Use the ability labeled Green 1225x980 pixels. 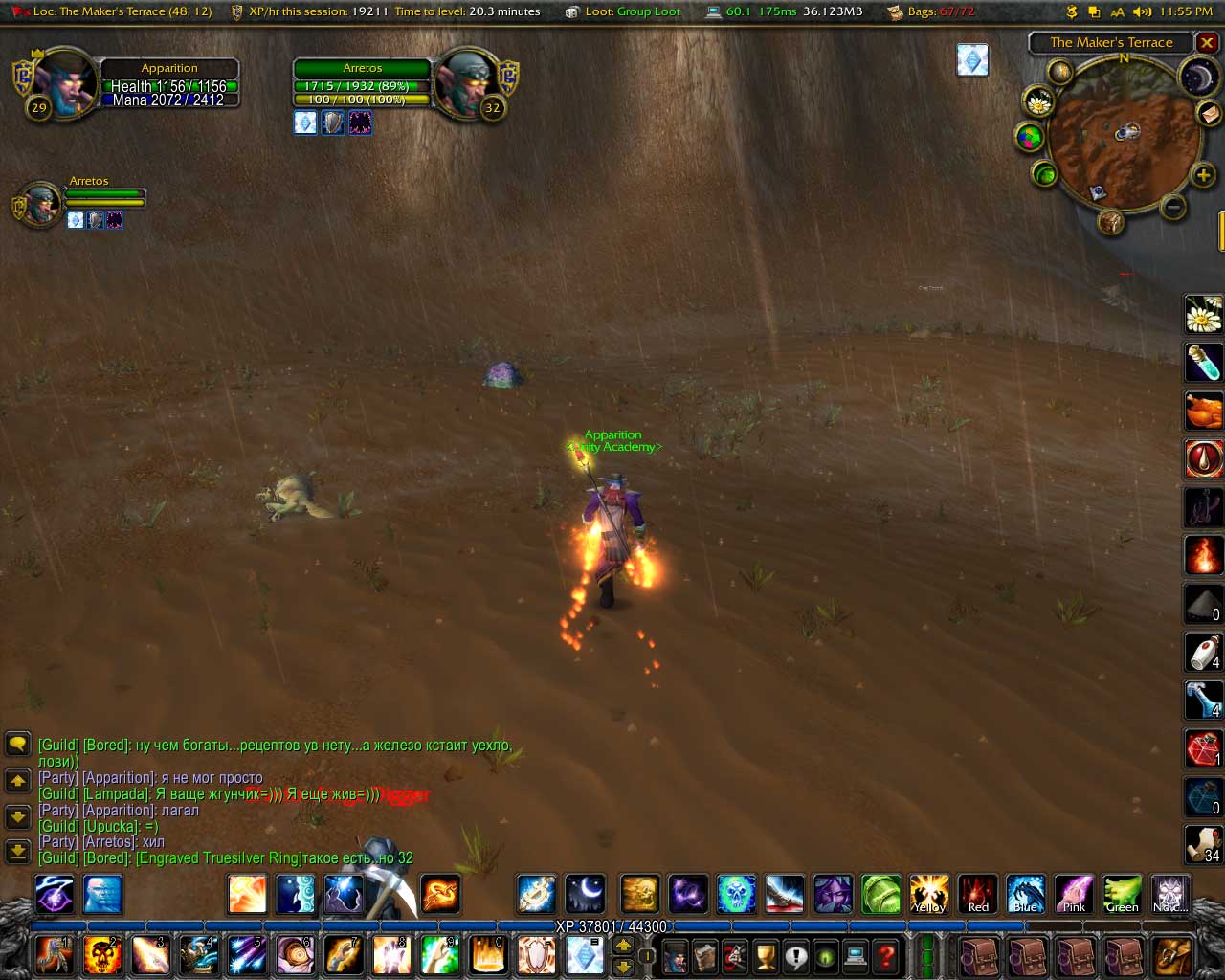pyautogui.click(x=1122, y=895)
